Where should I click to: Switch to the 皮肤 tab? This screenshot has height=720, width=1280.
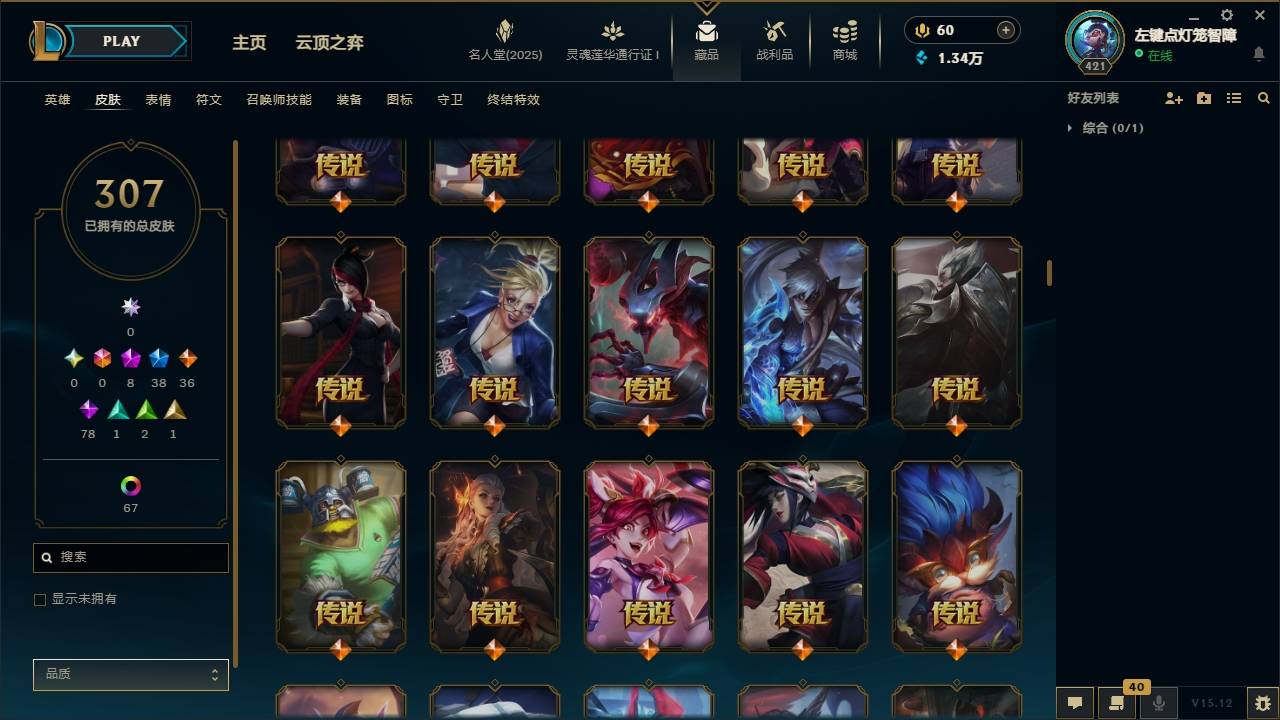[108, 99]
